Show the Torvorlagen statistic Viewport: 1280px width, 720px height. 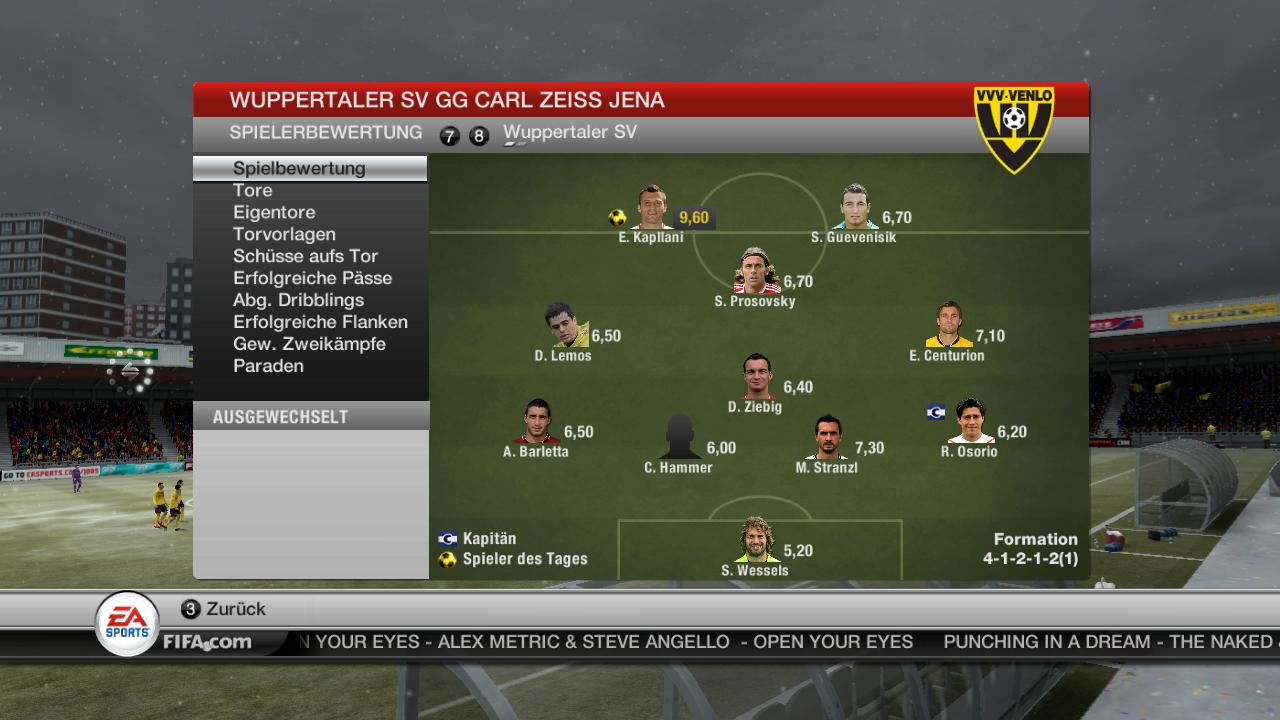pos(284,234)
